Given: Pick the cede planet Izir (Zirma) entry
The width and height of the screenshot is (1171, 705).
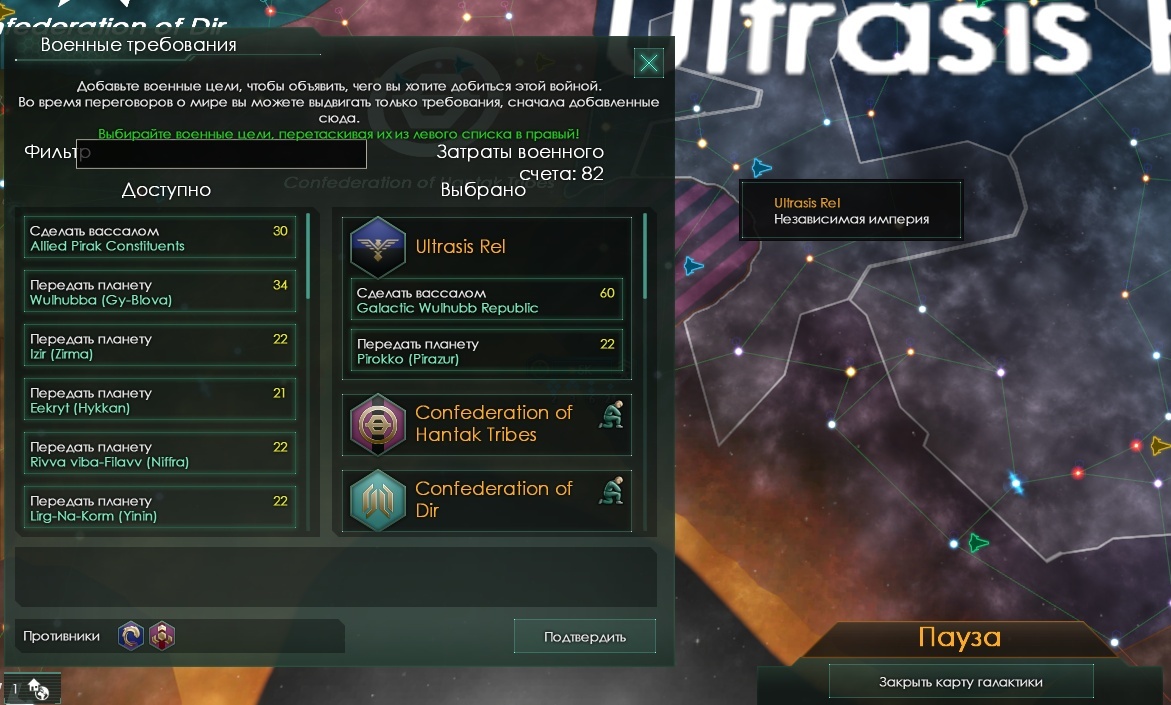Looking at the screenshot, I should (160, 346).
